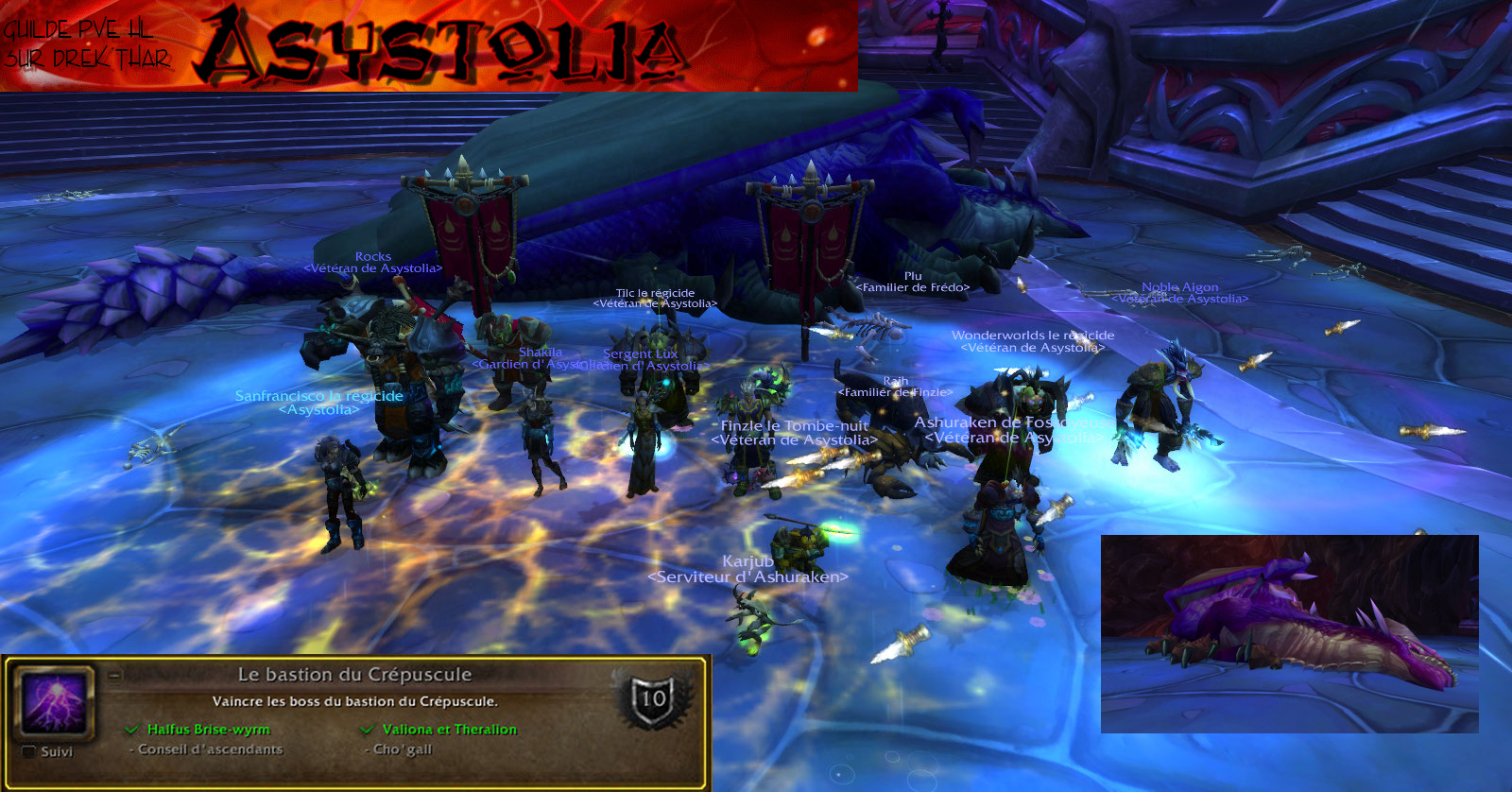Click the purple lightning achievement icon

(53, 702)
